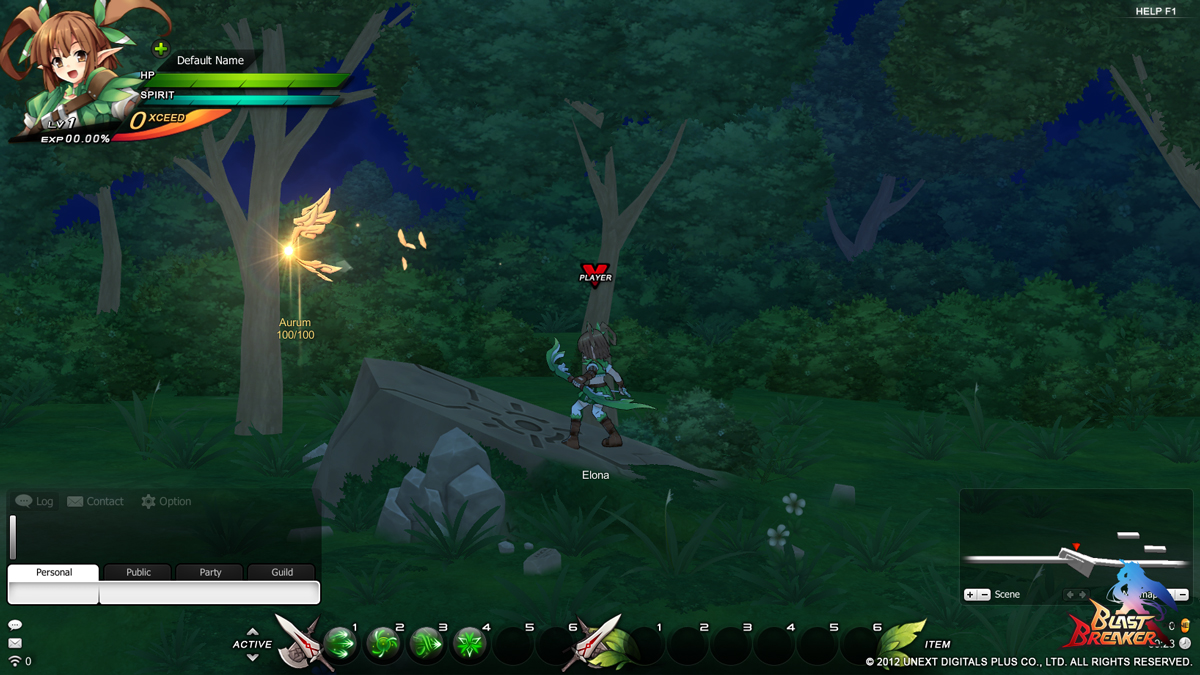This screenshot has width=1200, height=675.
Task: Switch to the Public chat tab
Action: point(138,572)
